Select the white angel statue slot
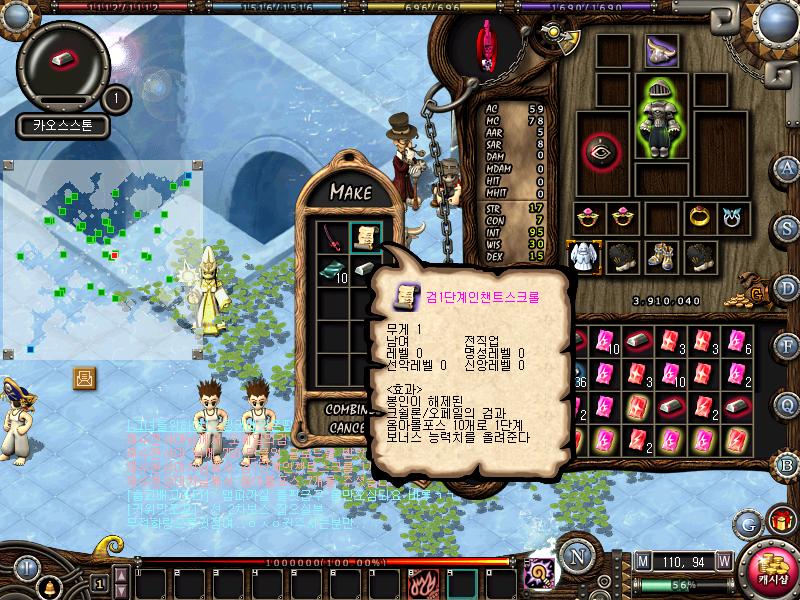Screen dimensions: 800x600 (583, 256)
